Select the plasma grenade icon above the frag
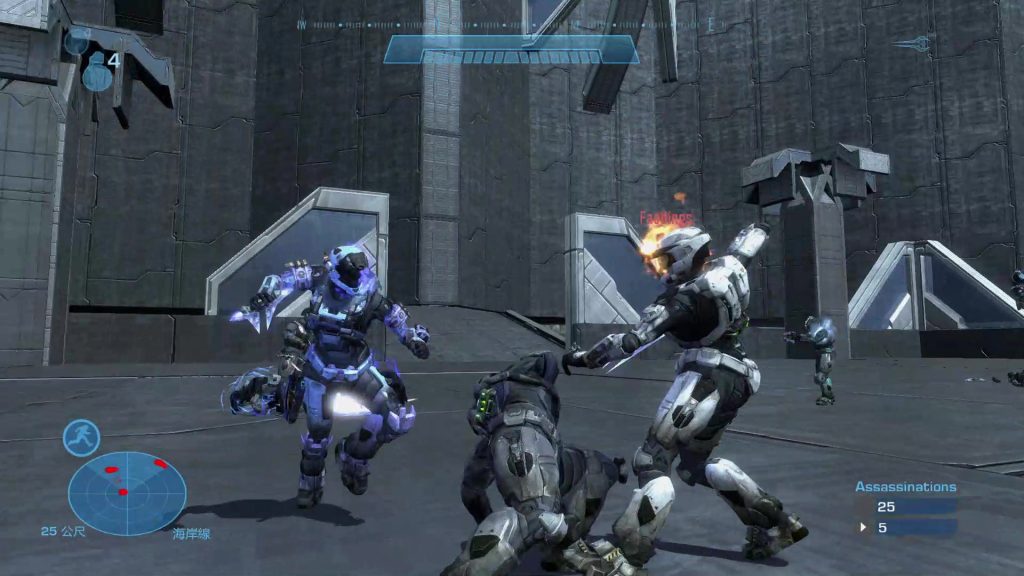The image size is (1024, 576). click(x=78, y=41)
